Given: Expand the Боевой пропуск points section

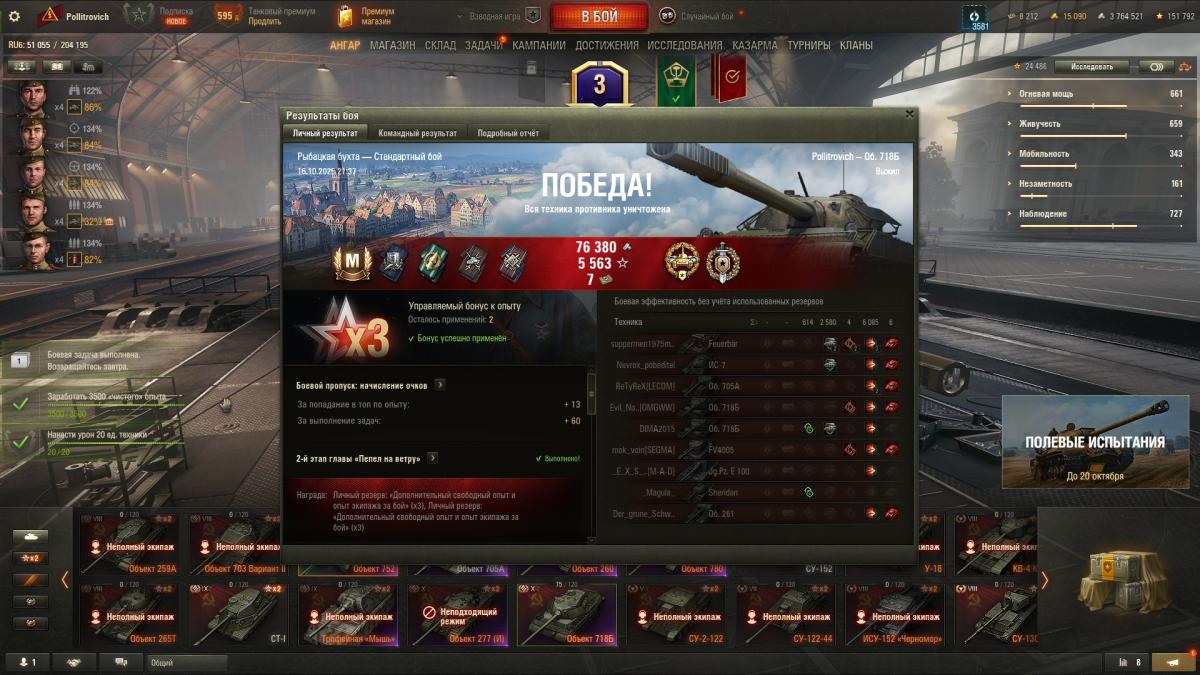Looking at the screenshot, I should click(x=440, y=384).
